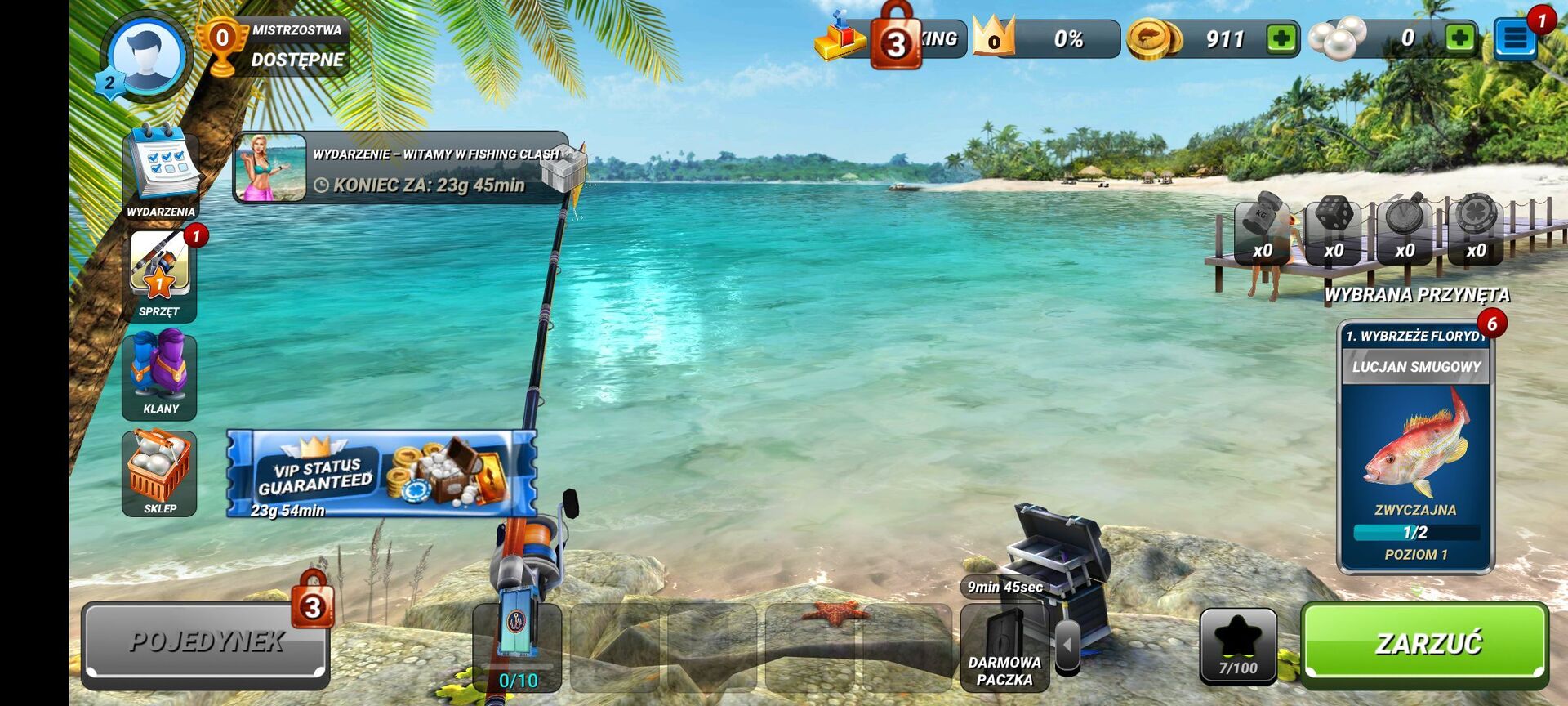Screen dimensions: 1568x706
Task: Open the Klany clans menu
Action: click(x=160, y=373)
